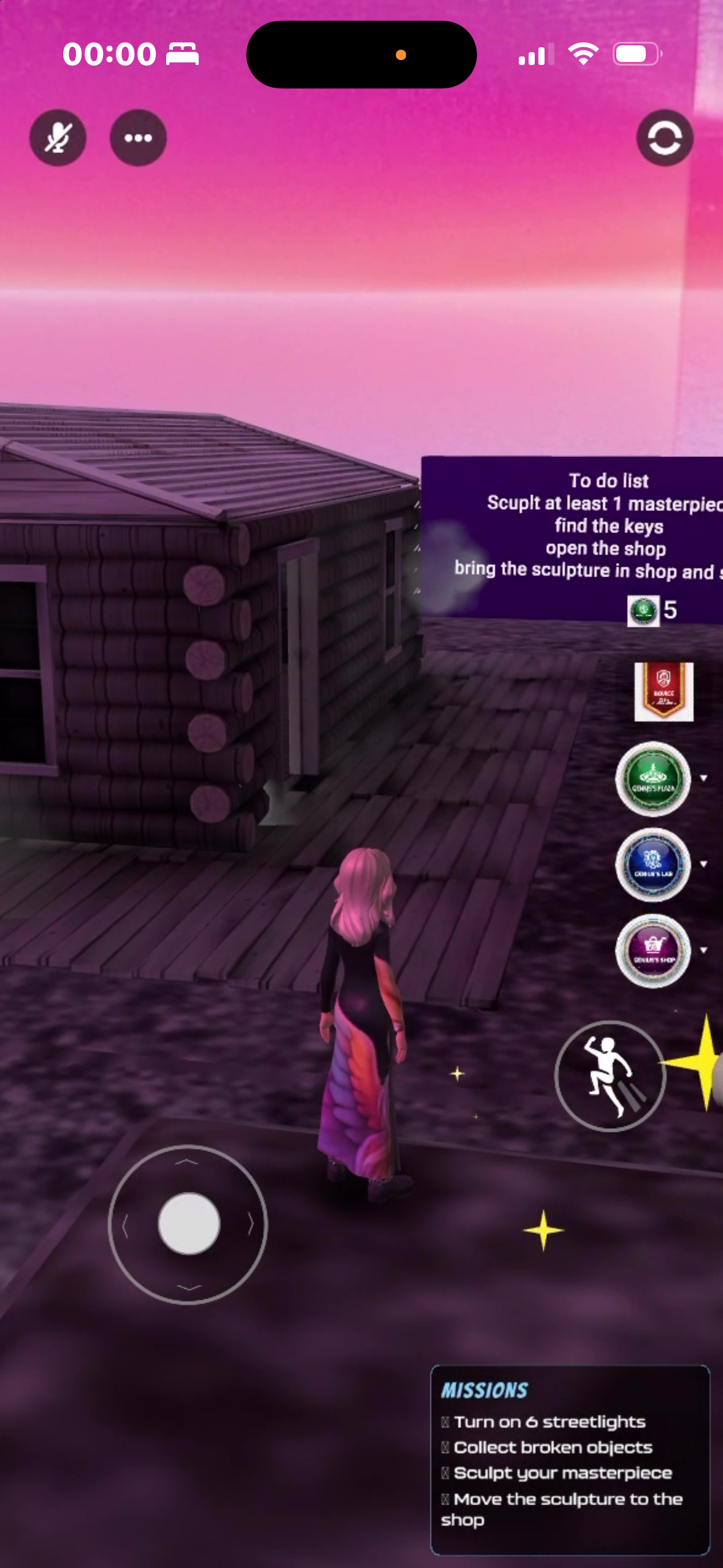Open the green Genius's Plaza badge

[x=653, y=778]
